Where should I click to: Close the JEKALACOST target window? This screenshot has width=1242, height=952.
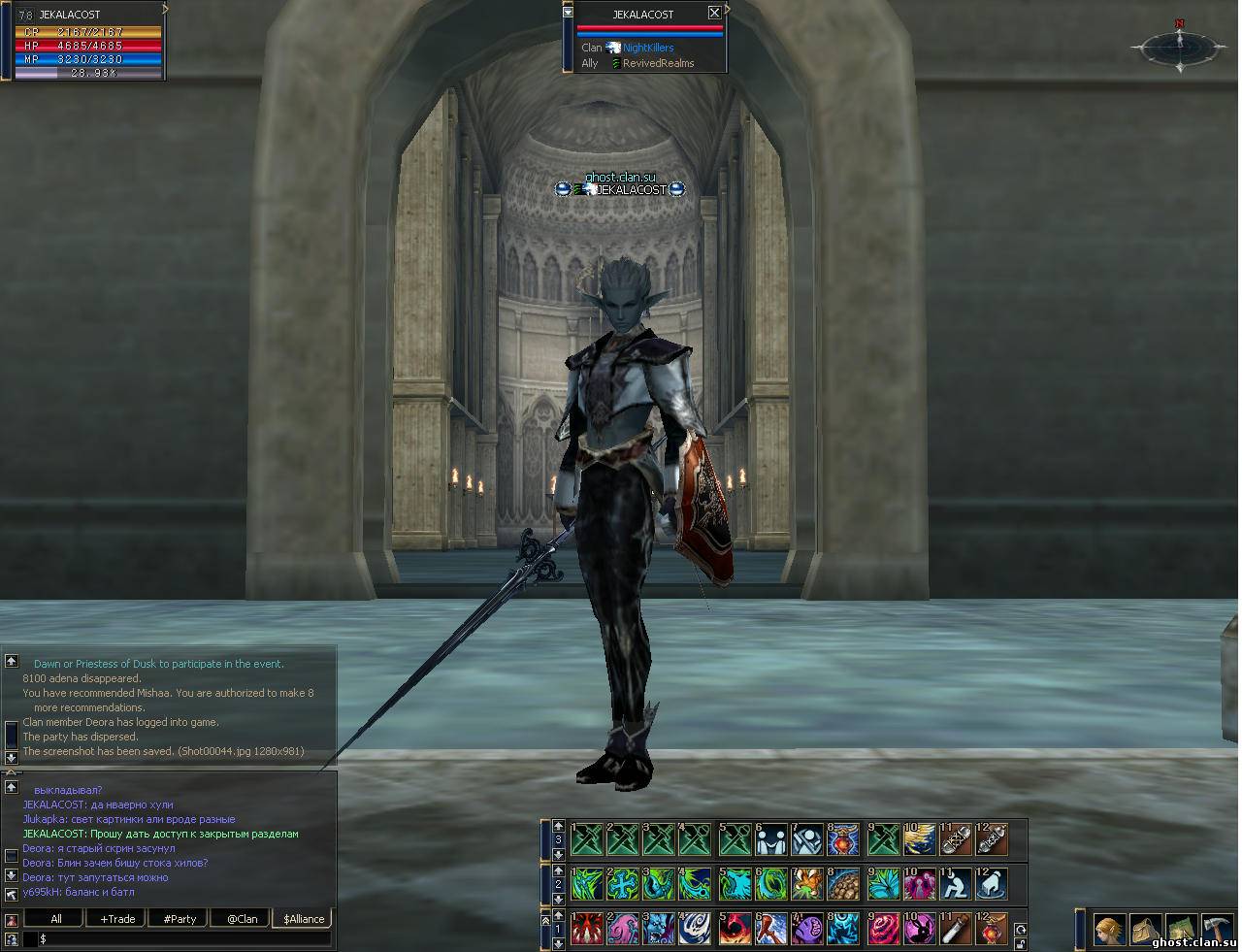tap(714, 13)
